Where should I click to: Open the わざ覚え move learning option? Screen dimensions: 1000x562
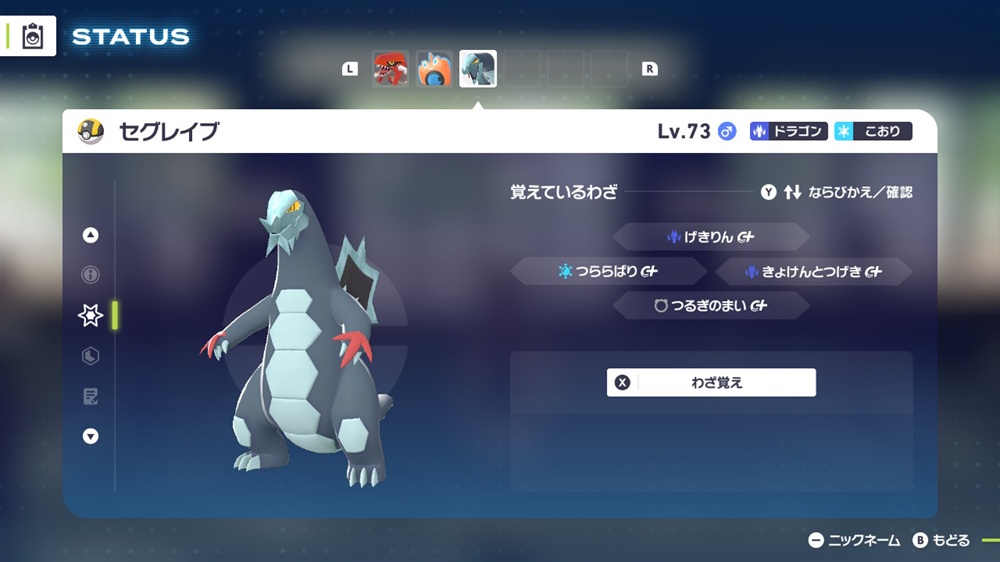(711, 382)
